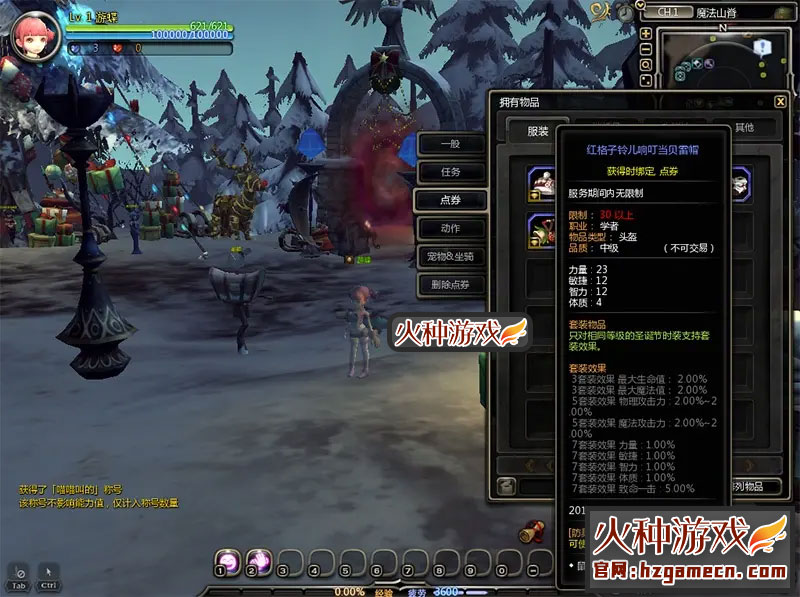
Task: Close the 拥有物品 inventory window
Action: tap(780, 101)
